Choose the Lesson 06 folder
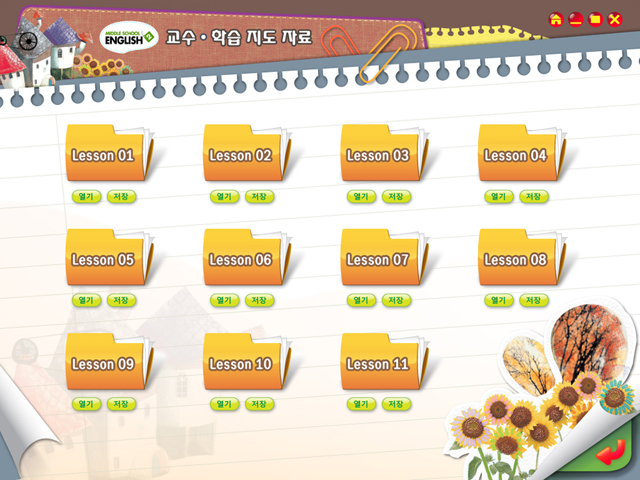 point(240,259)
